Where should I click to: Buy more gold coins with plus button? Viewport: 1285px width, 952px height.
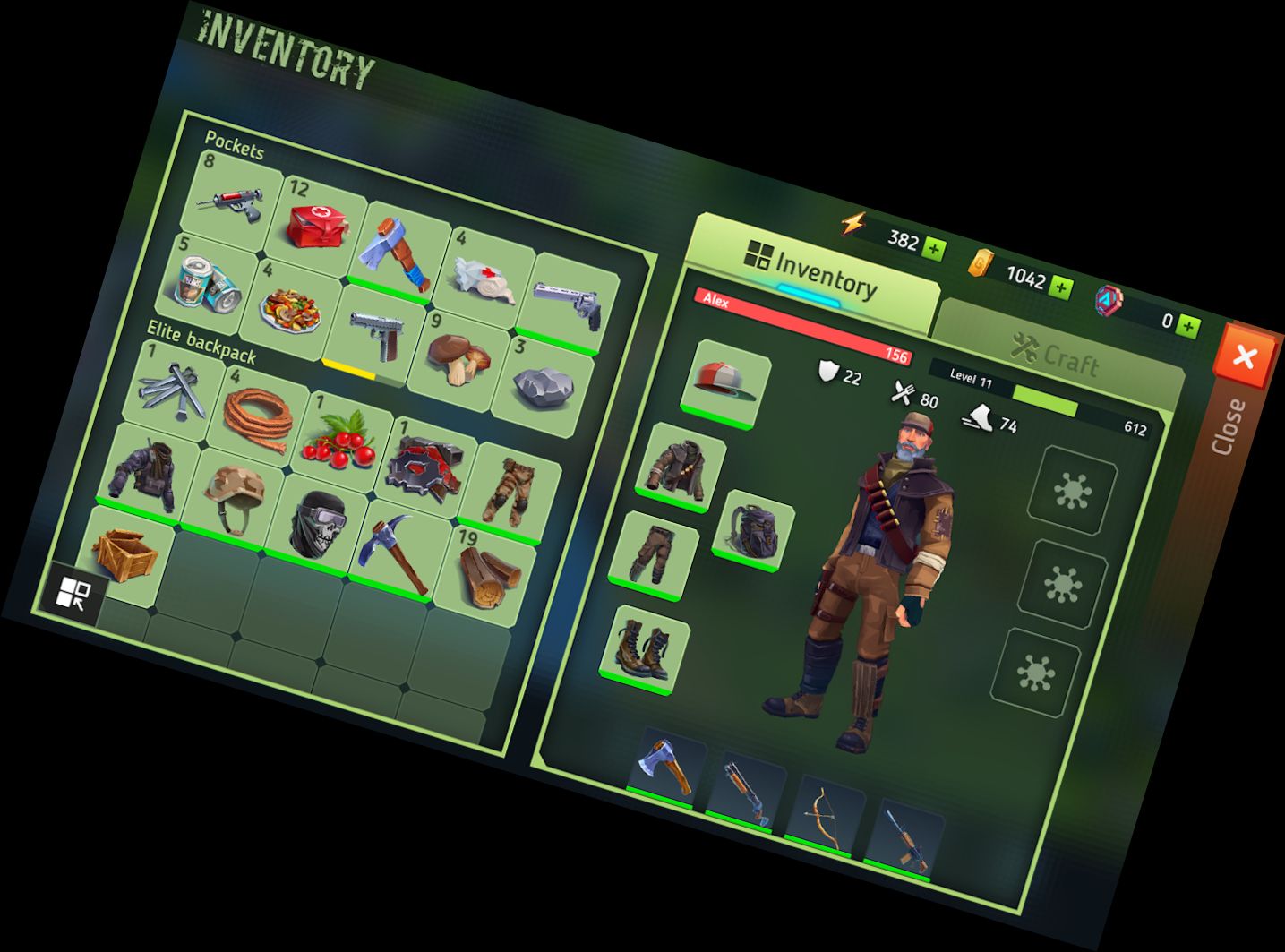click(1061, 287)
